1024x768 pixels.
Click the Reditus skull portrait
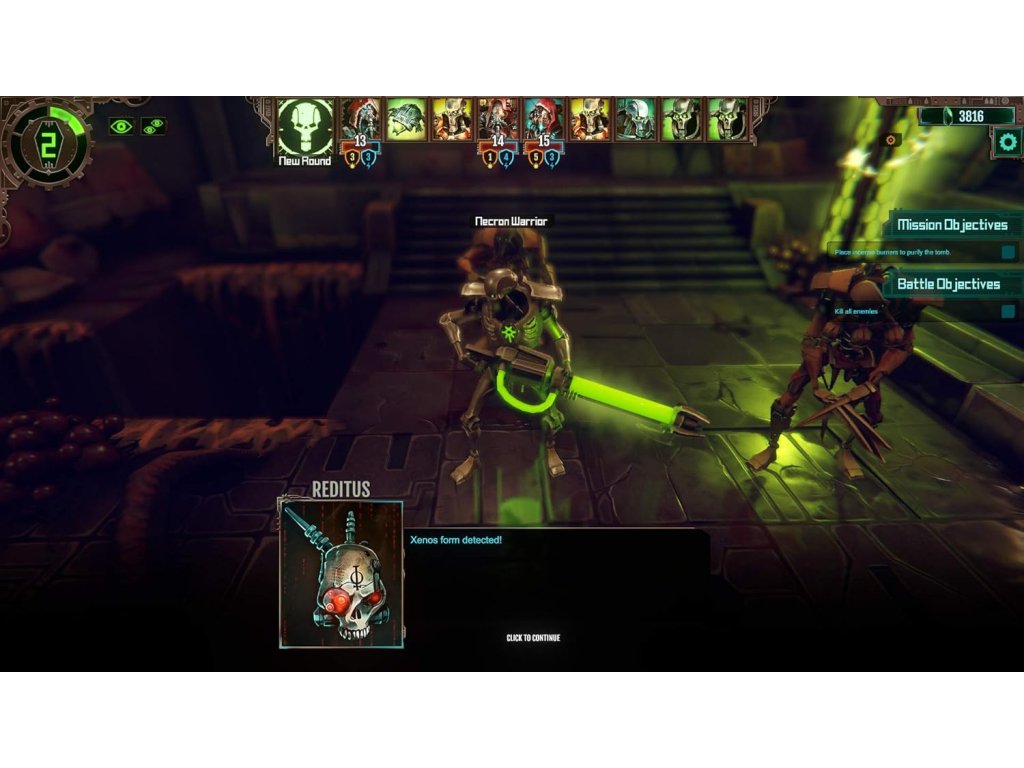point(341,575)
